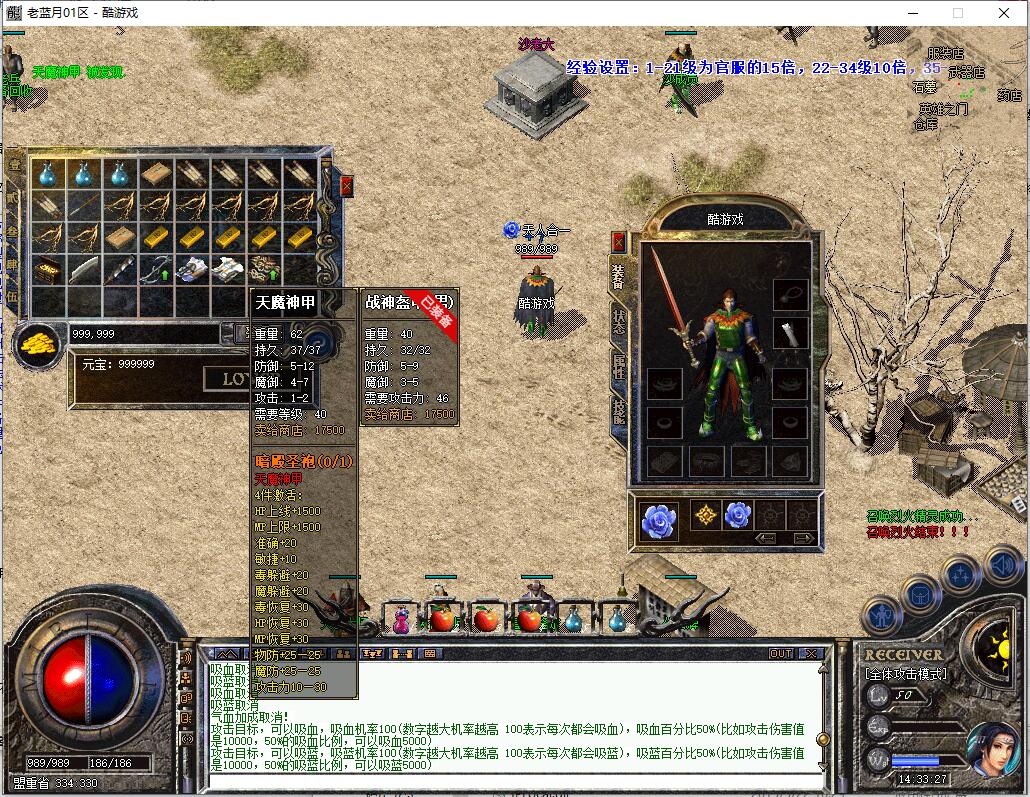Viewport: 1030px width, 797px height.
Task: Click the golden star emblem slot
Action: 705,516
